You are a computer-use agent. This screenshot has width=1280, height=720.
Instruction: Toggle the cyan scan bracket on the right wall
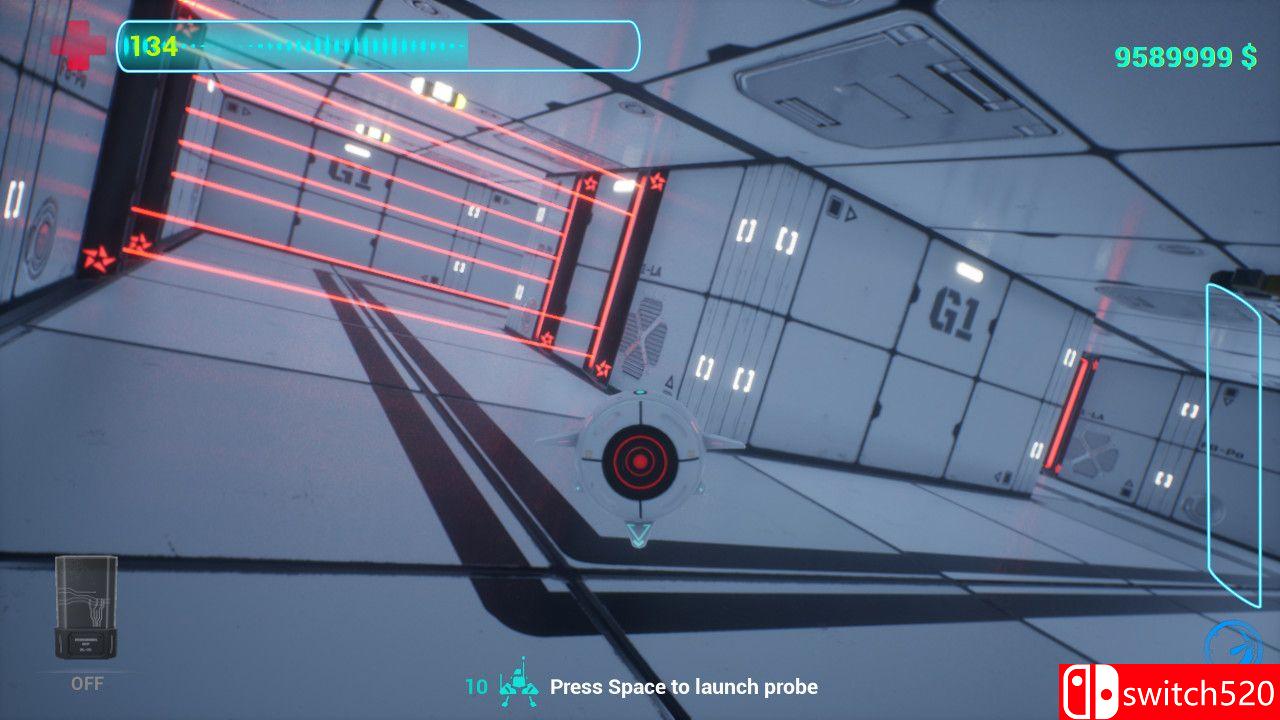pyautogui.click(x=1232, y=440)
